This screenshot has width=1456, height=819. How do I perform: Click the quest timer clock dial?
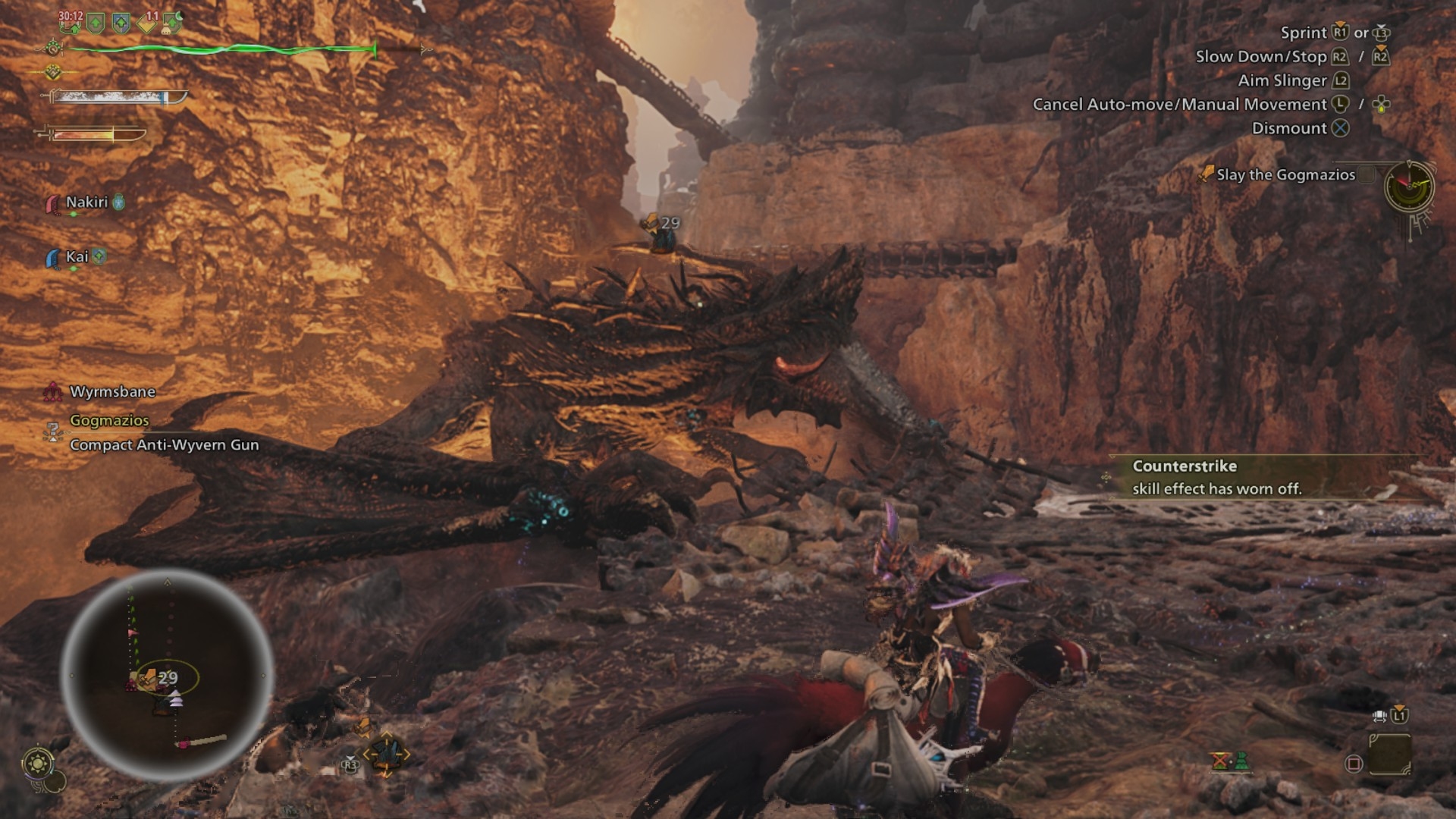tap(1408, 187)
